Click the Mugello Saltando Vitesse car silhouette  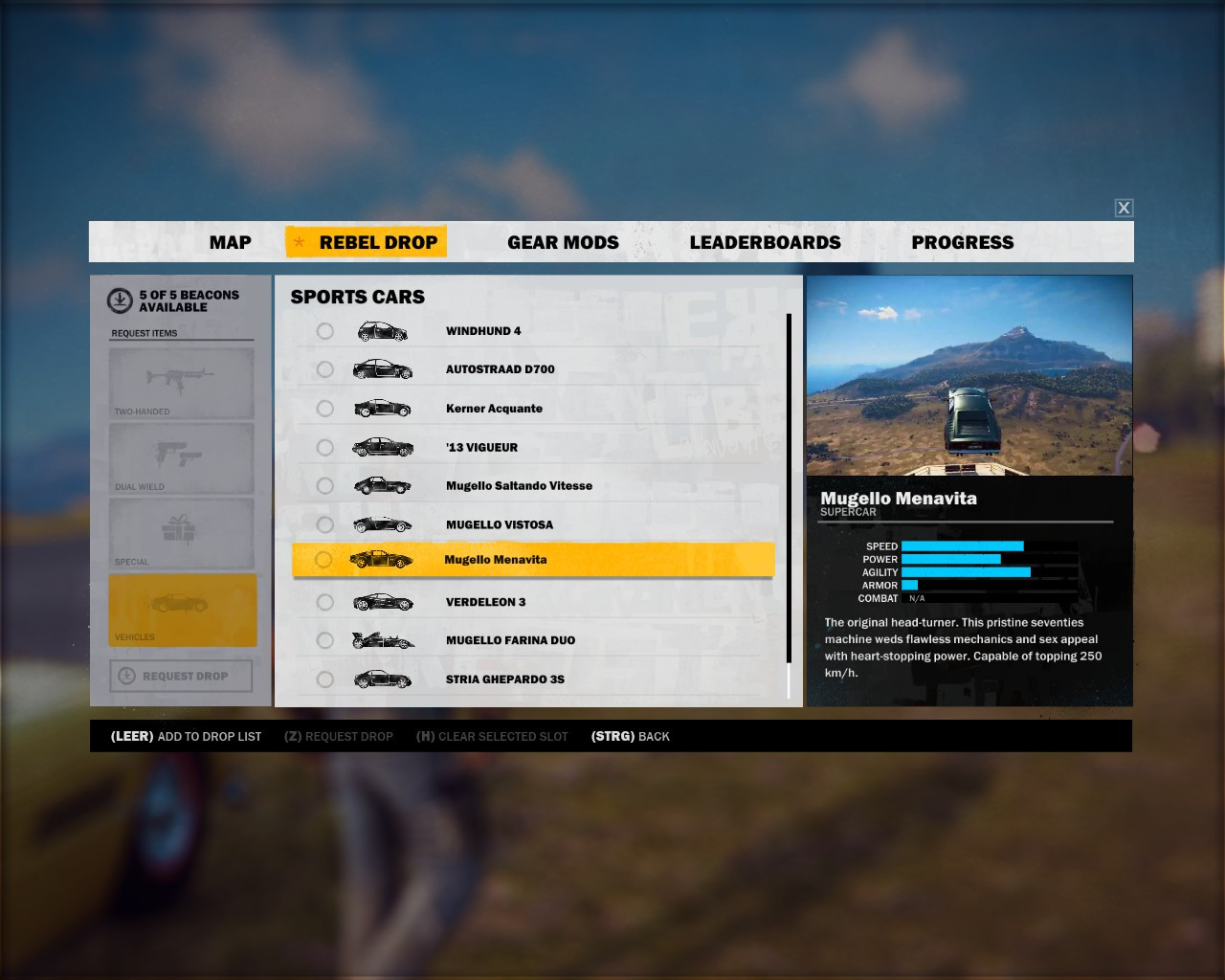382,485
